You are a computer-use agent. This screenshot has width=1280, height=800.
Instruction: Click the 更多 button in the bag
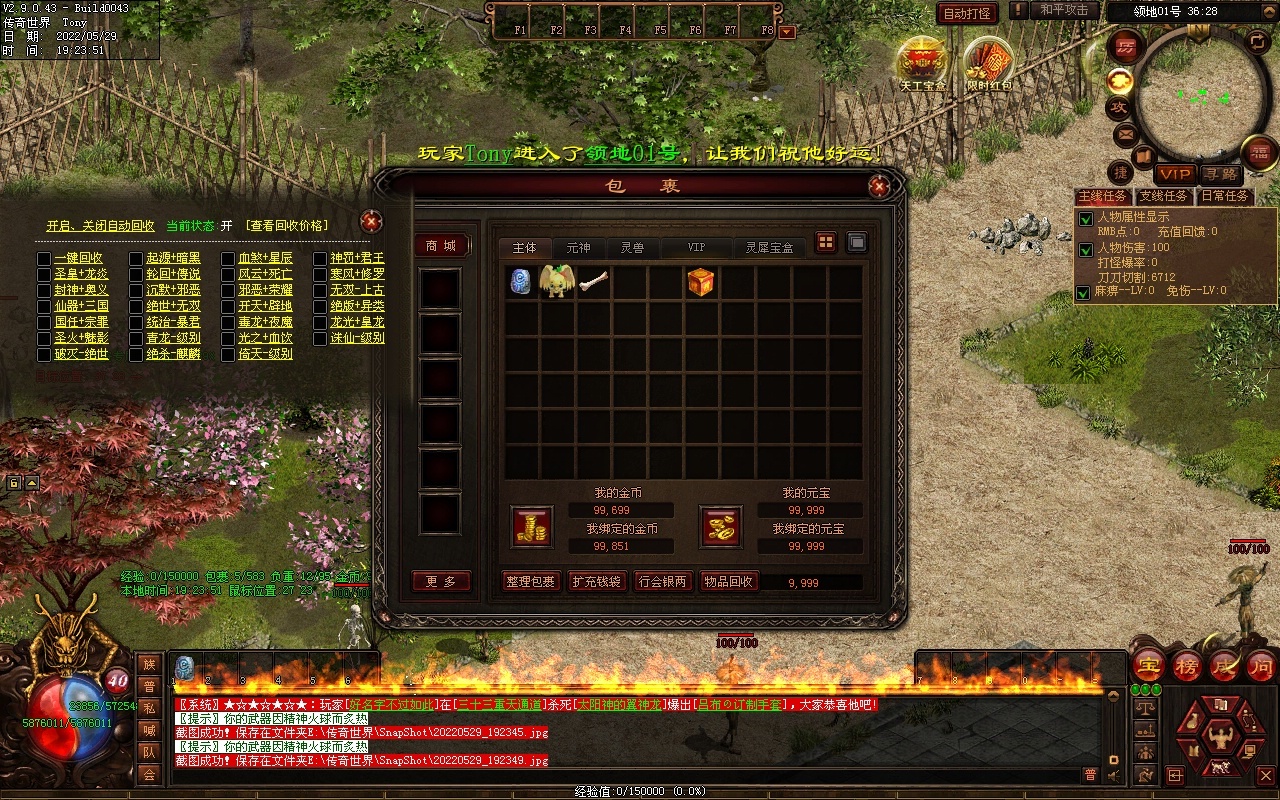[x=441, y=581]
